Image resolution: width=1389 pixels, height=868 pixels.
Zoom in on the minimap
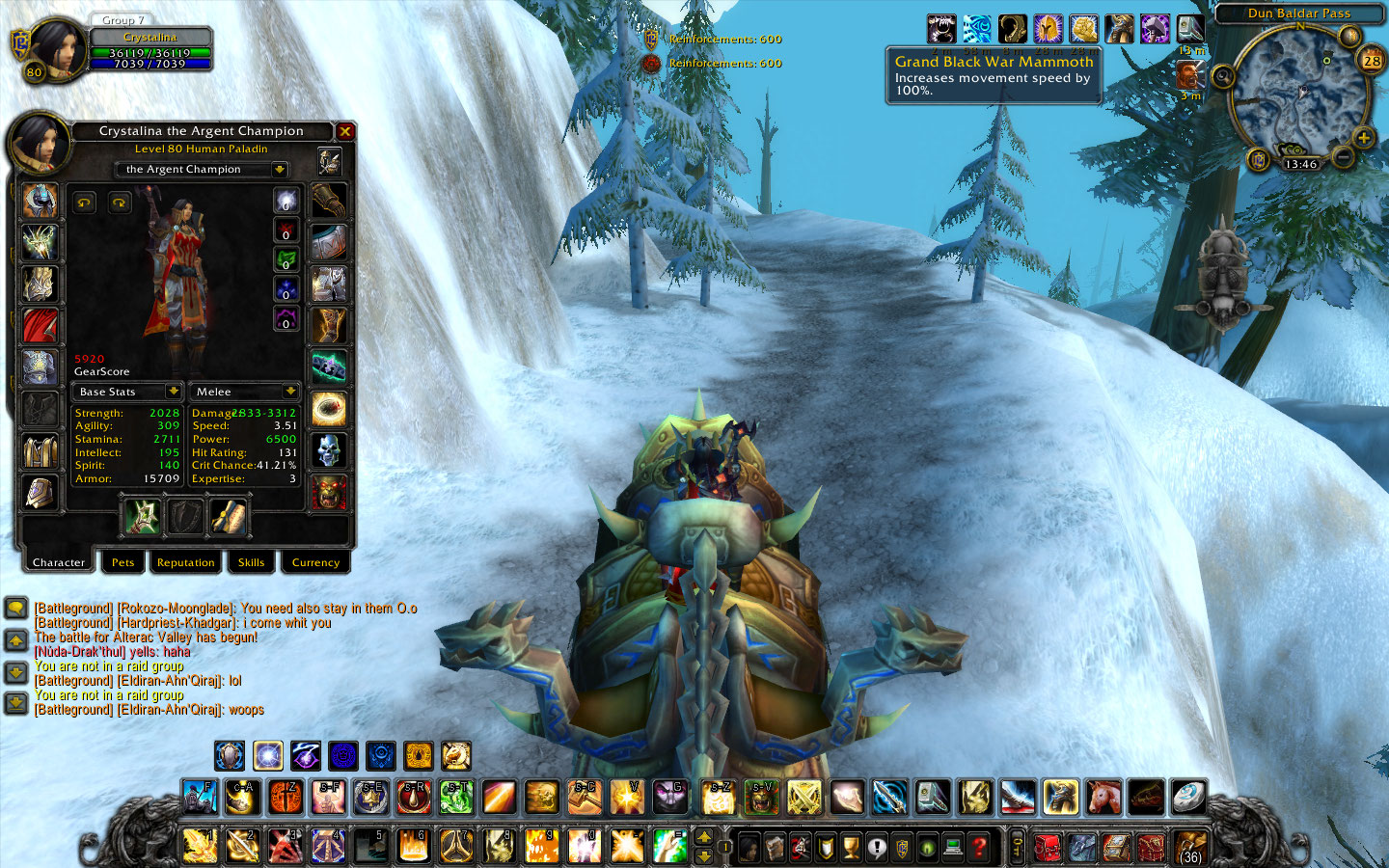pos(1363,138)
